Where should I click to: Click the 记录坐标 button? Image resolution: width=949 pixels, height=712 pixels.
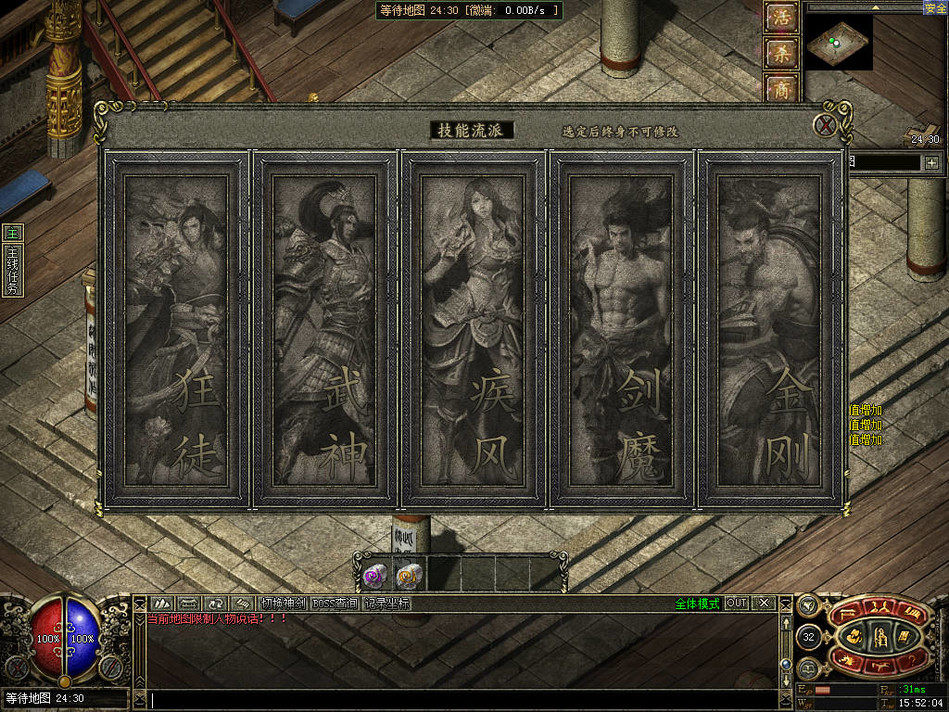click(387, 603)
